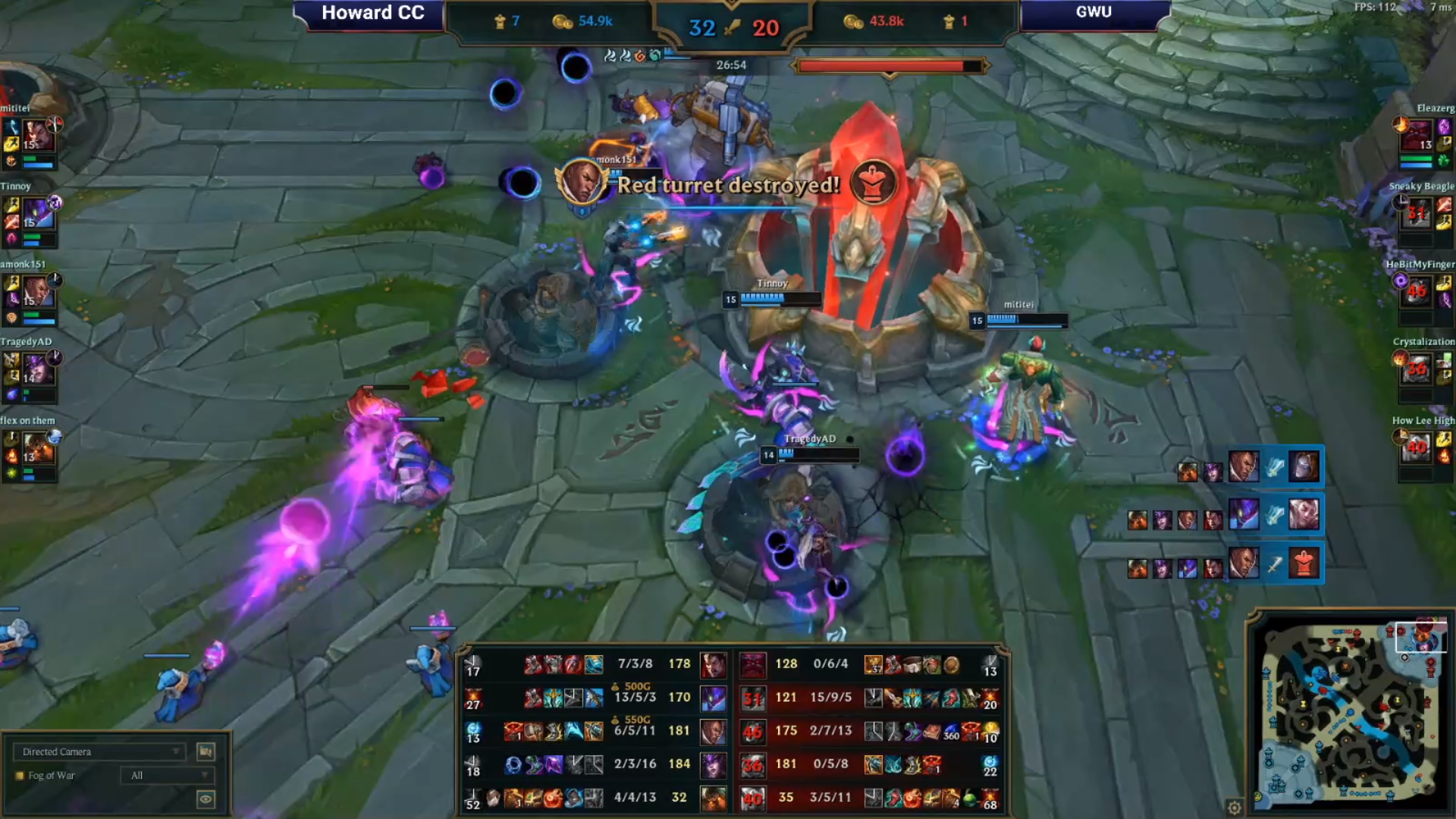Viewport: 1456px width, 819px height.
Task: Select flex on them's player portrait
Action: (x=37, y=448)
